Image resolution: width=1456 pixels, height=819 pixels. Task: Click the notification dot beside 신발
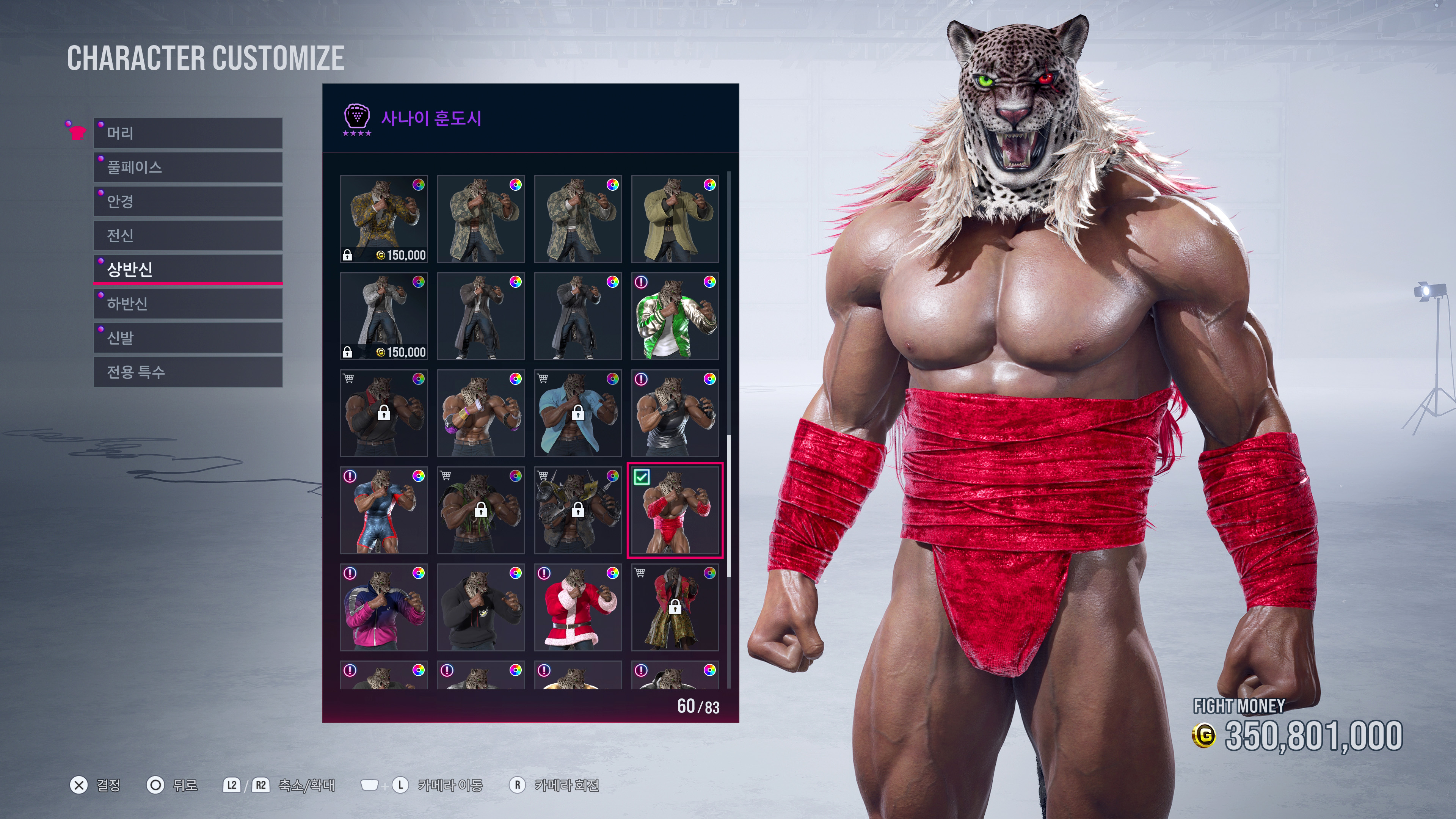point(100,329)
